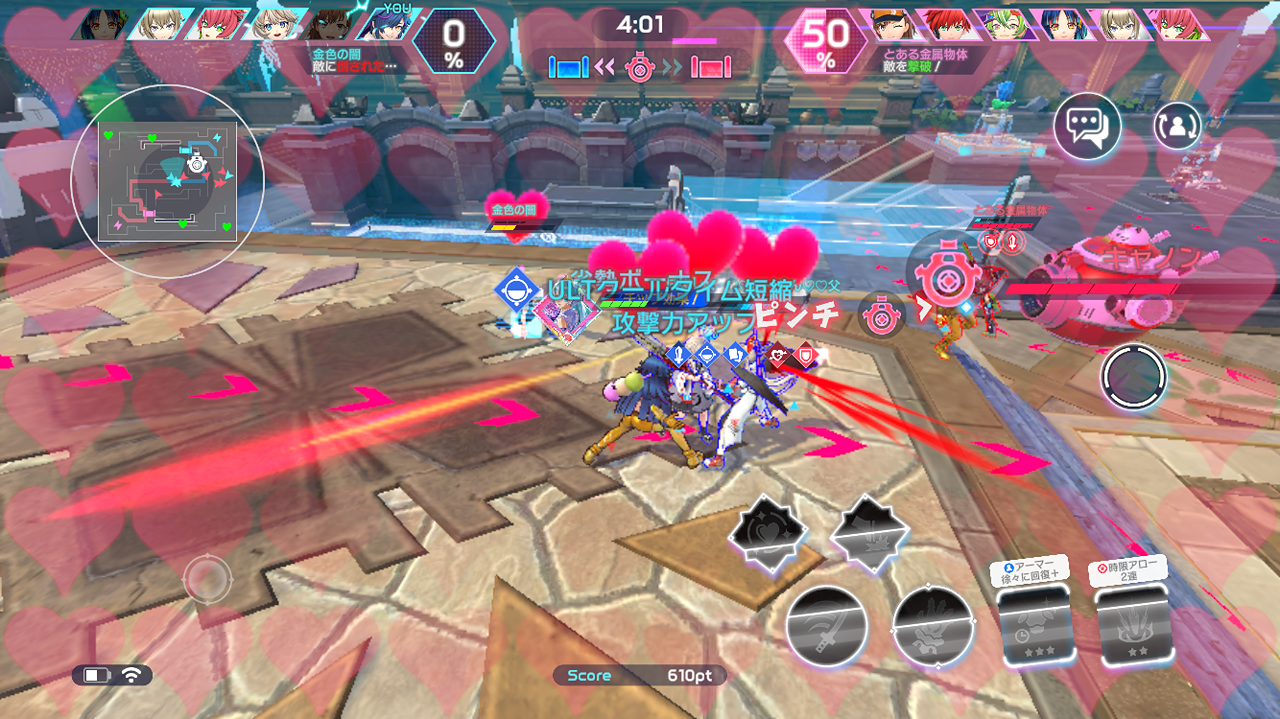The width and height of the screenshot is (1280, 719).
Task: Tap the camera target reticle button
Action: (207, 577)
